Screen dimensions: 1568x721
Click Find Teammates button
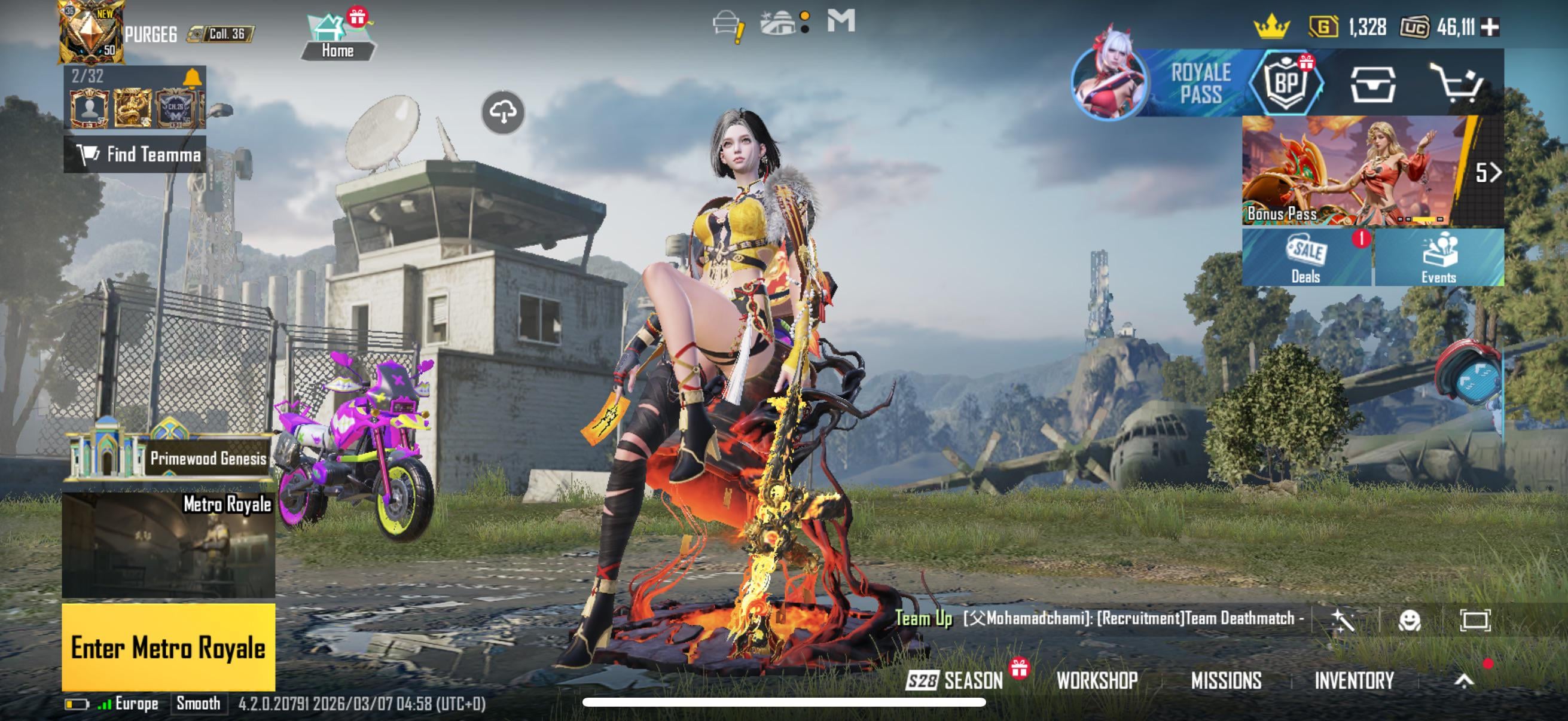[x=135, y=155]
